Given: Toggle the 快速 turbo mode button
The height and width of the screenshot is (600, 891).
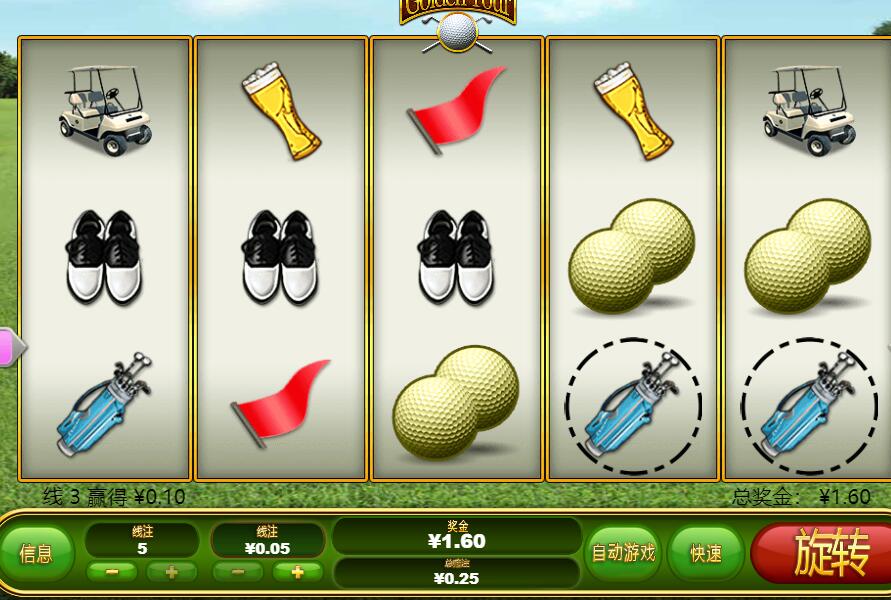Looking at the screenshot, I should point(706,553).
